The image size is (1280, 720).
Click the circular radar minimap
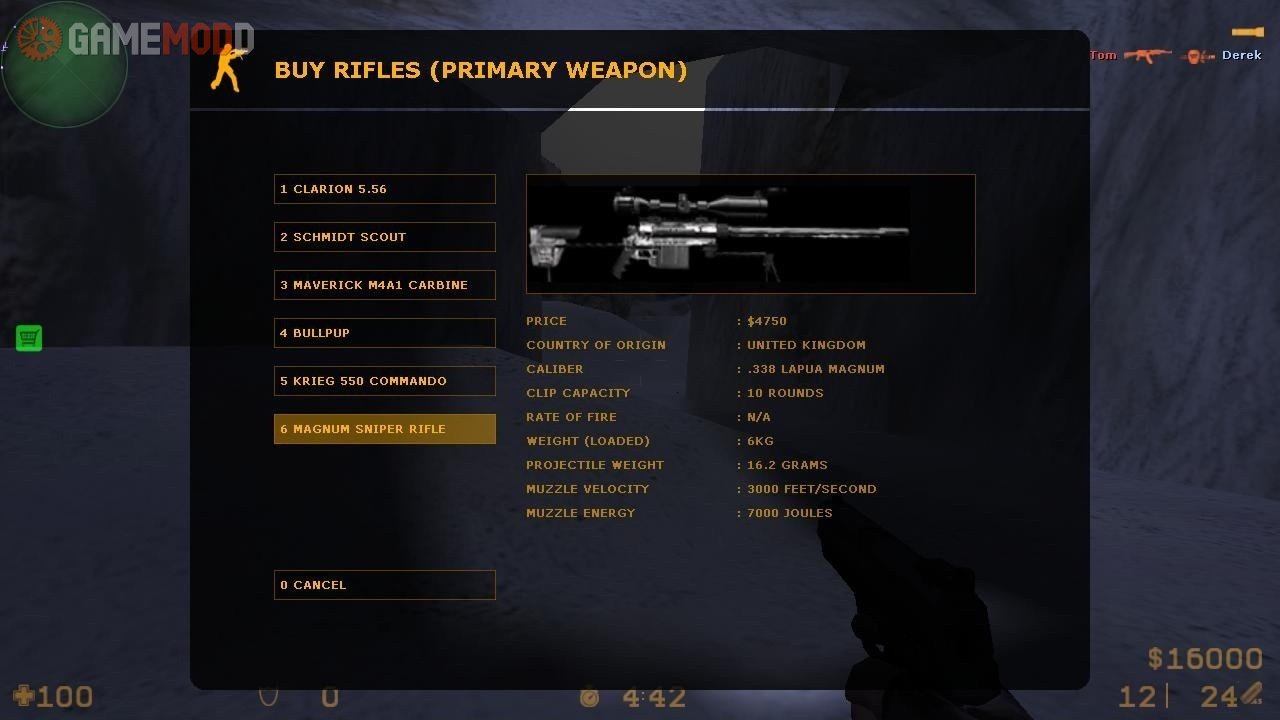coord(65,65)
